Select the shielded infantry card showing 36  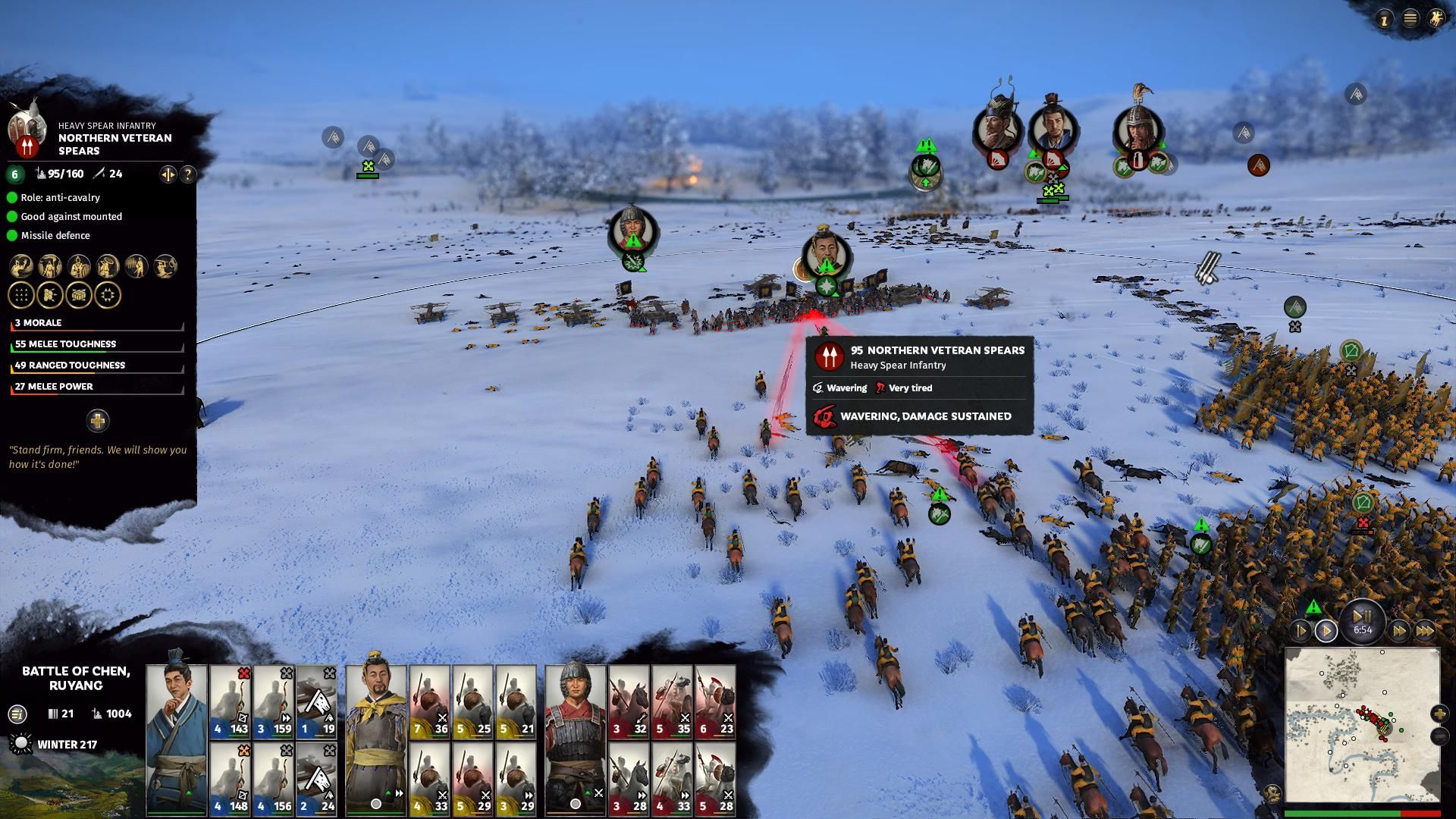(x=429, y=701)
